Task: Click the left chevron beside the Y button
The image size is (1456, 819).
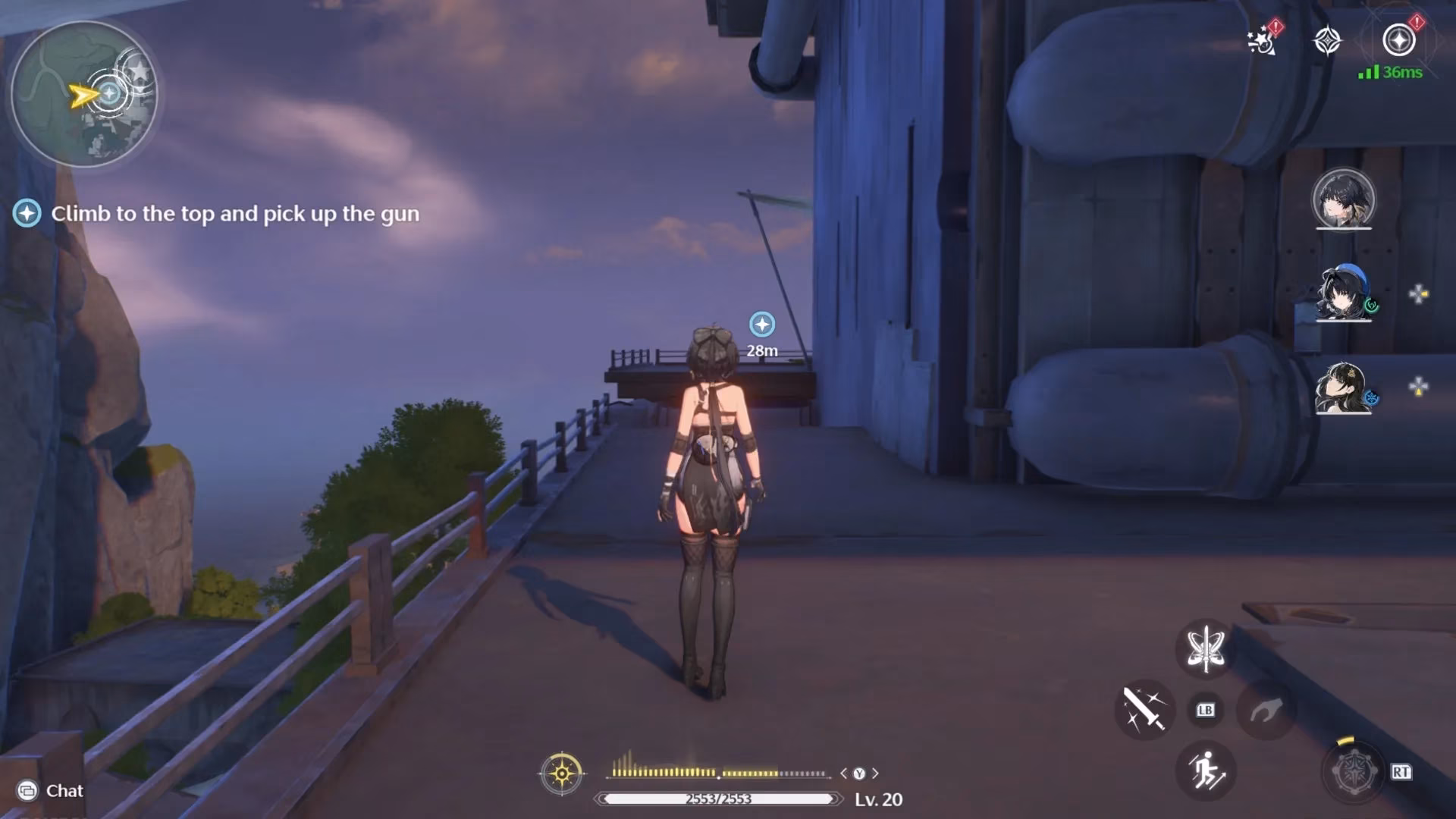Action: [x=844, y=773]
